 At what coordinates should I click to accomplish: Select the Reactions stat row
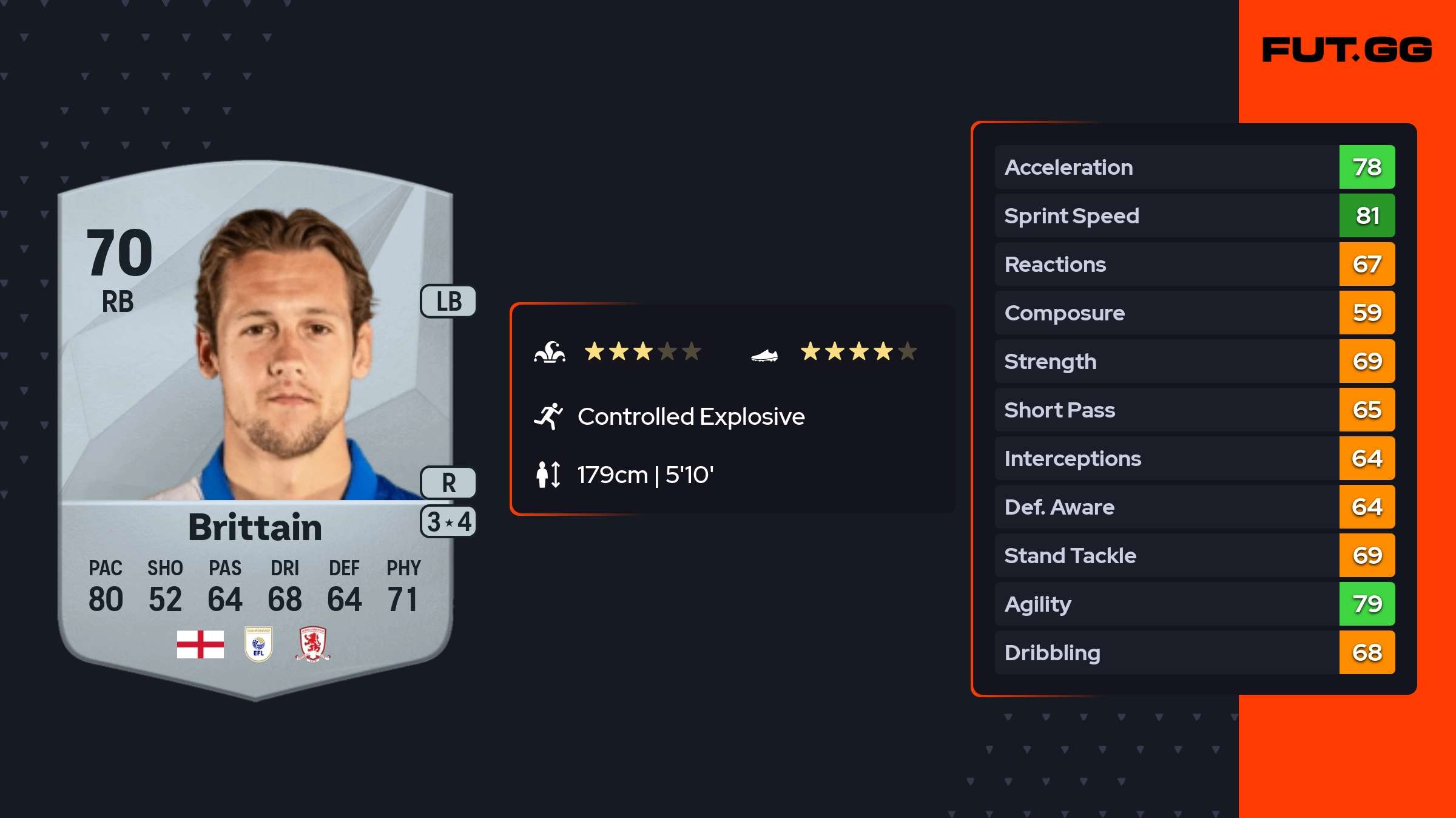[x=1194, y=264]
